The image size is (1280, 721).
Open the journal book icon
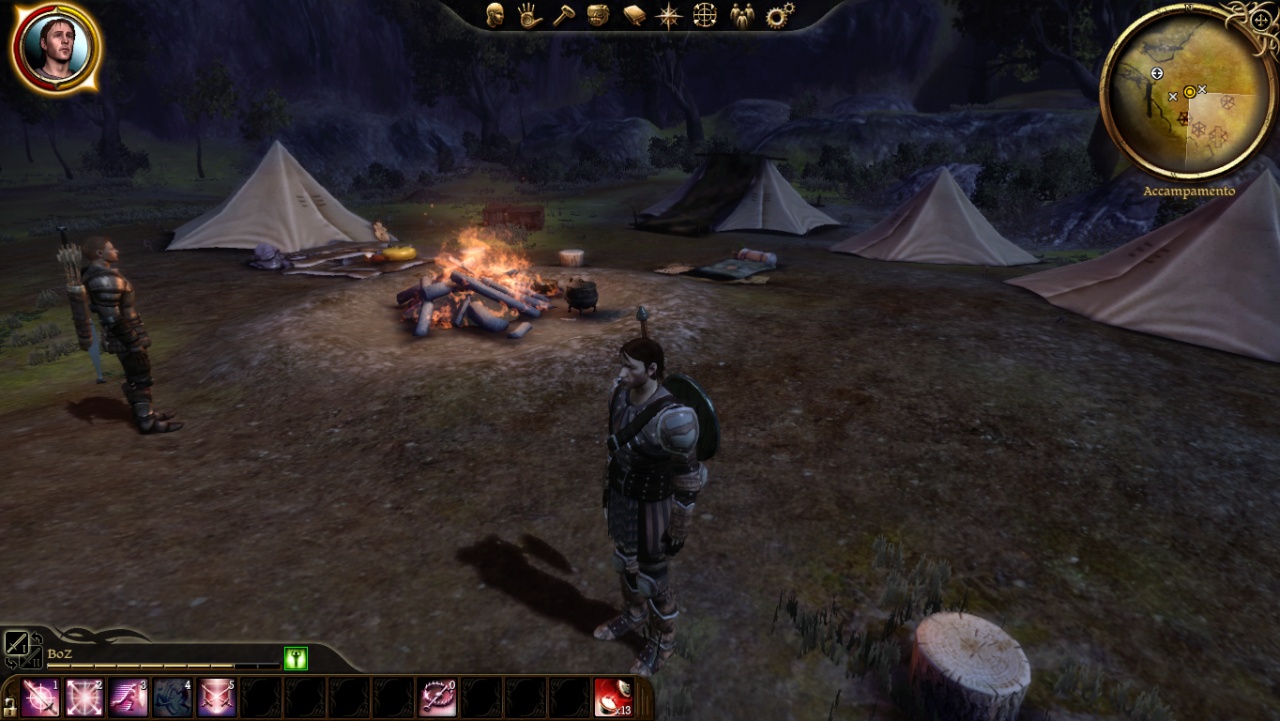click(634, 15)
